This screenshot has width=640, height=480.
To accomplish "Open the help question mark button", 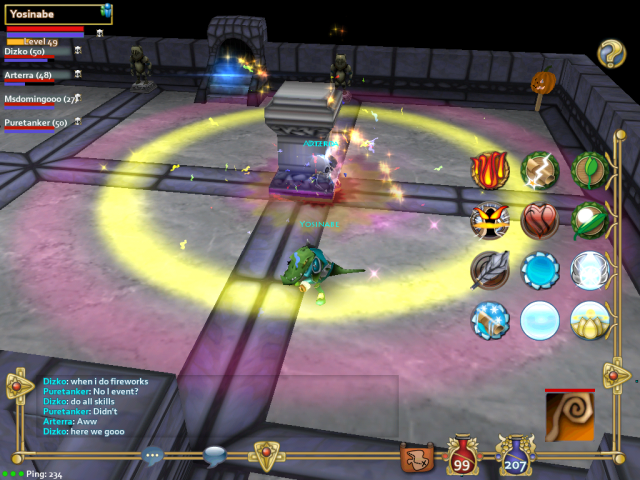I will point(611,53).
